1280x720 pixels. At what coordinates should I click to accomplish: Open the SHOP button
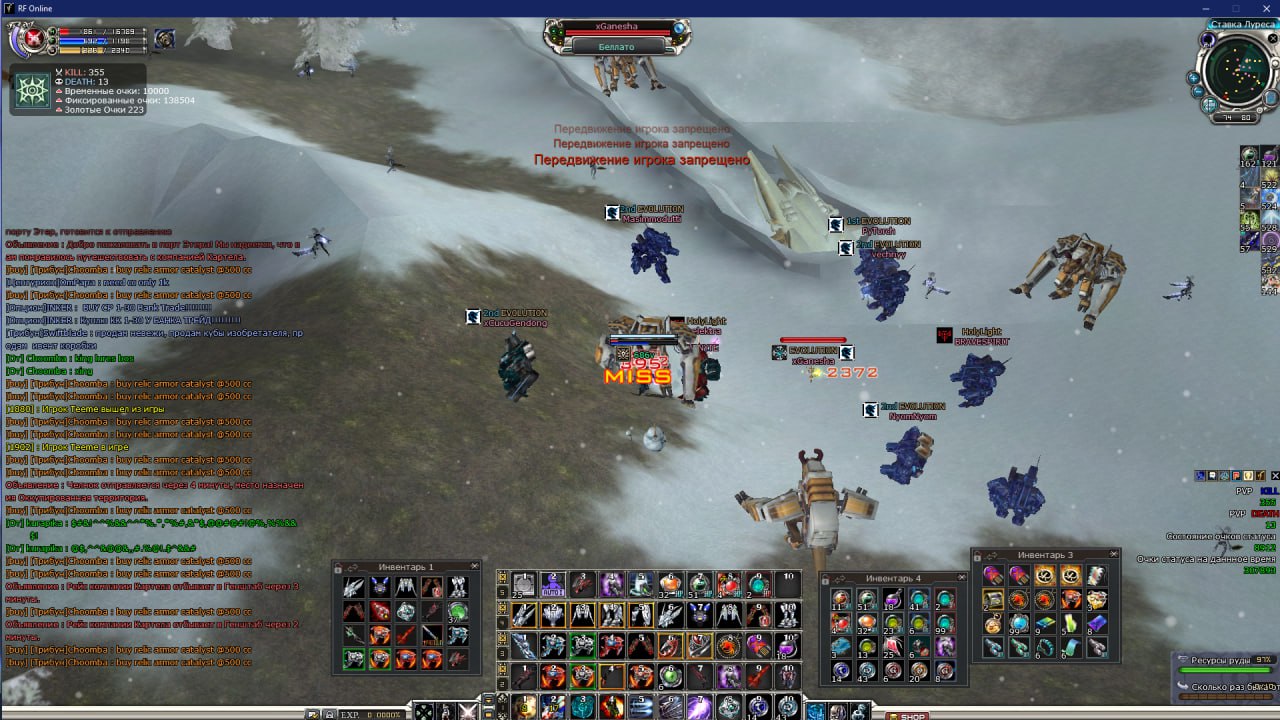click(x=908, y=715)
